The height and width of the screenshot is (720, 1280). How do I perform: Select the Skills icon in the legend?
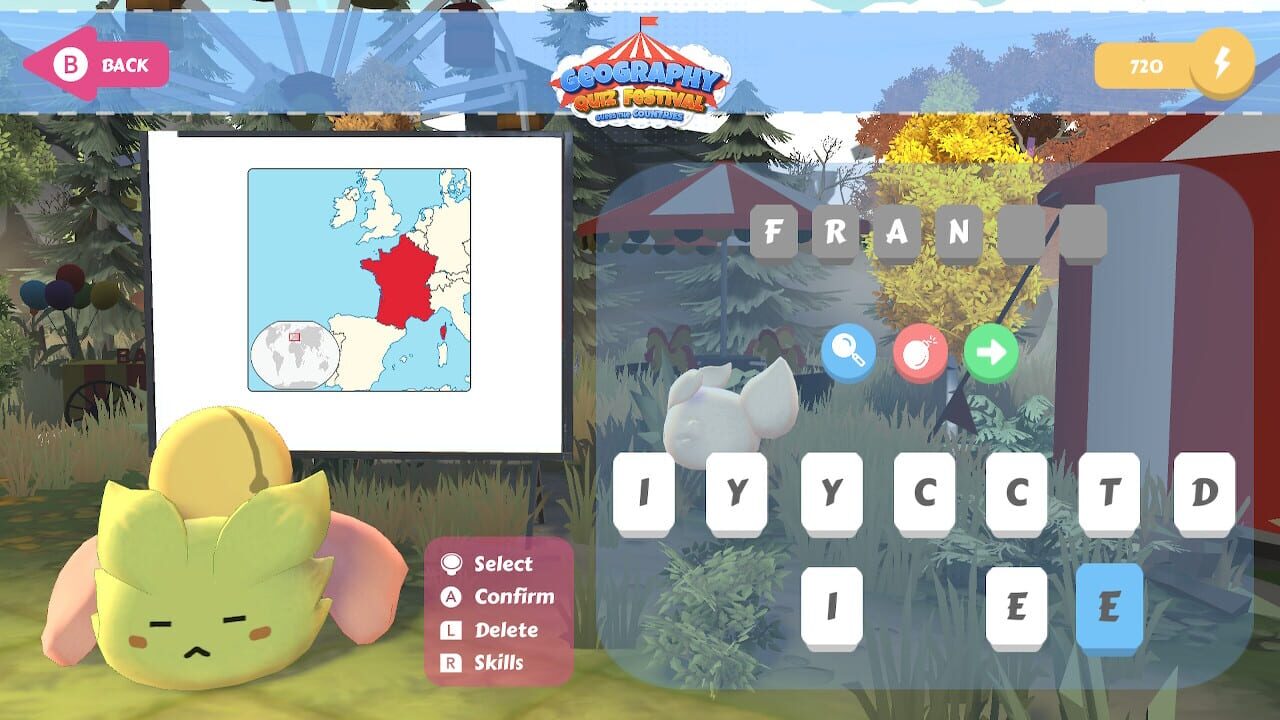coord(451,663)
